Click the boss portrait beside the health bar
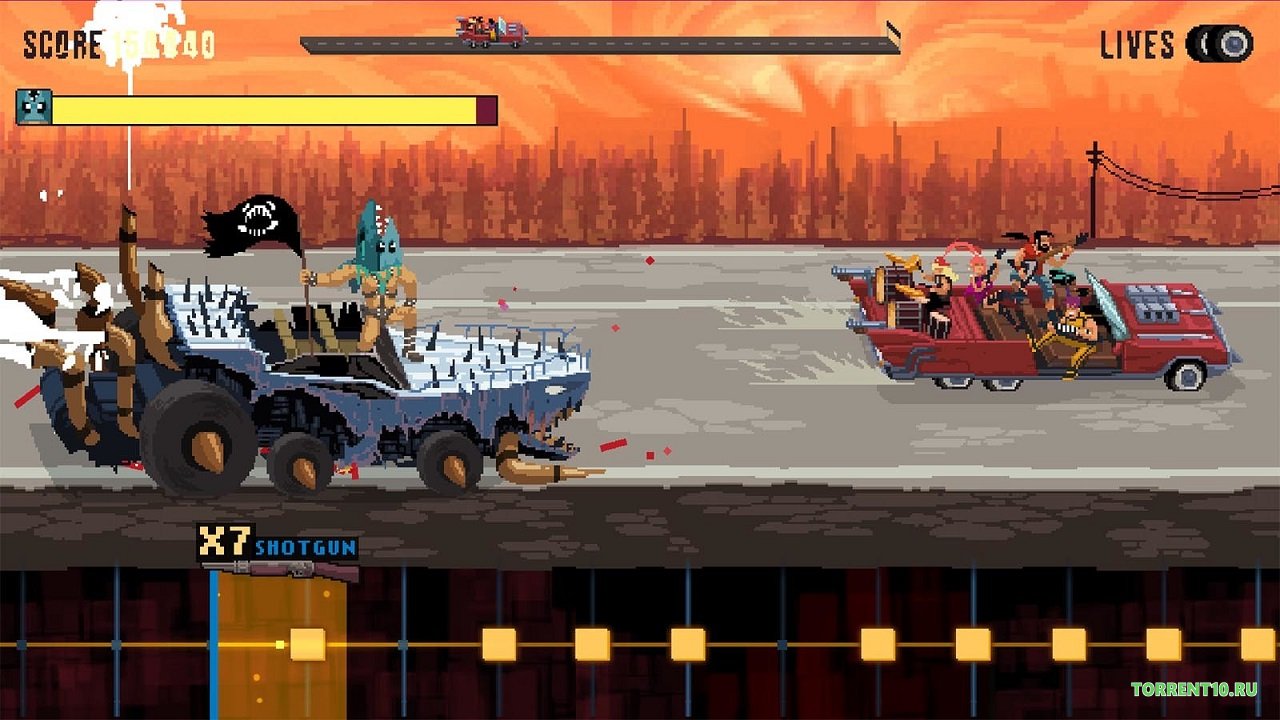 (x=34, y=107)
